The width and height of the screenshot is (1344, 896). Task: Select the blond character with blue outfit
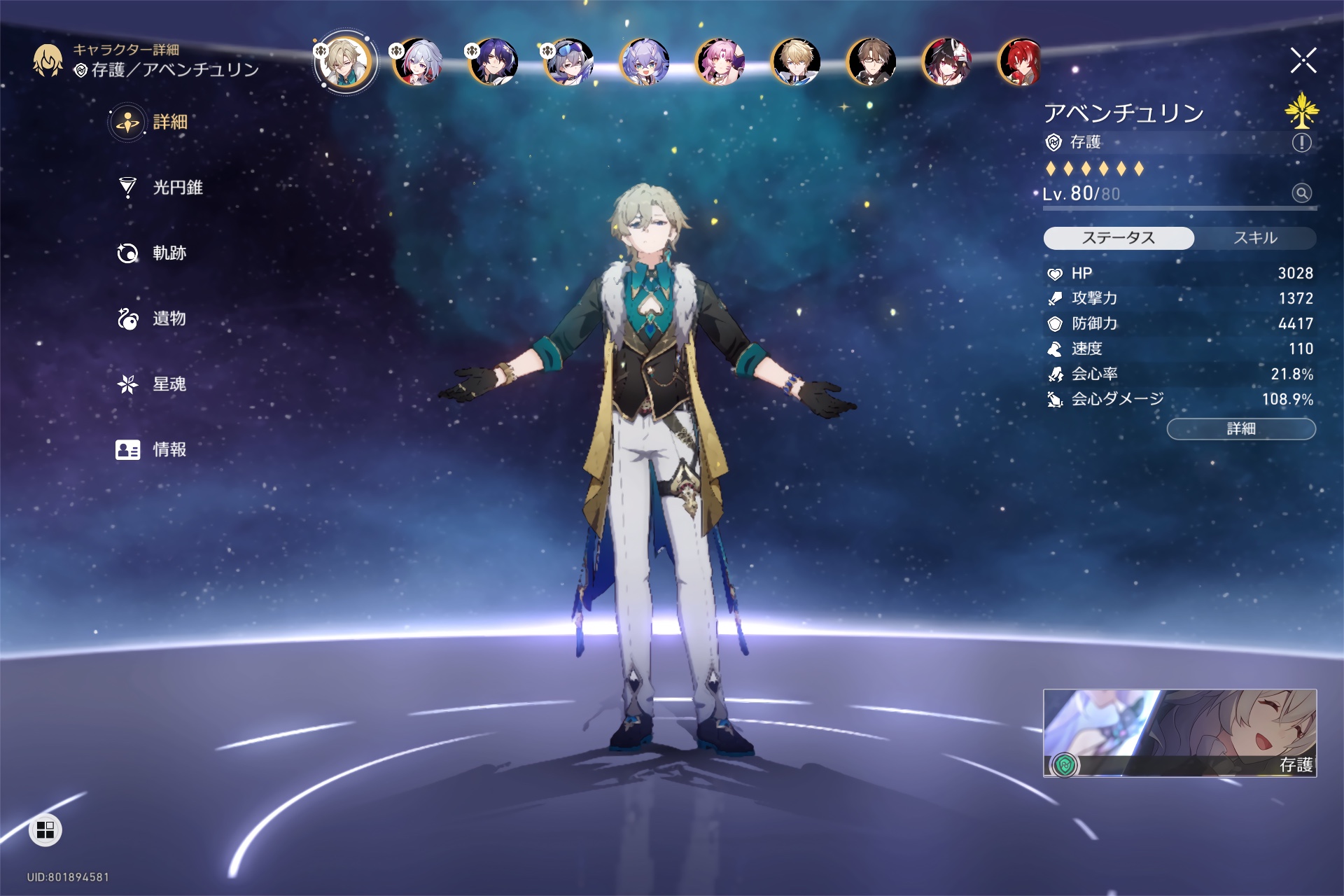click(x=794, y=62)
